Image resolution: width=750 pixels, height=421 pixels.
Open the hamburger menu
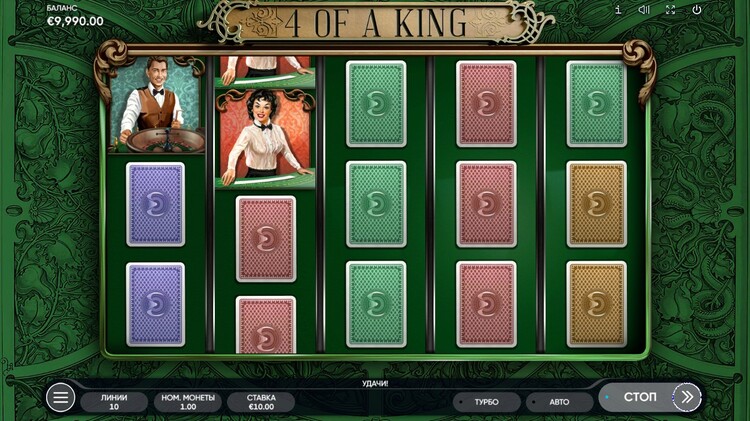[x=60, y=398]
